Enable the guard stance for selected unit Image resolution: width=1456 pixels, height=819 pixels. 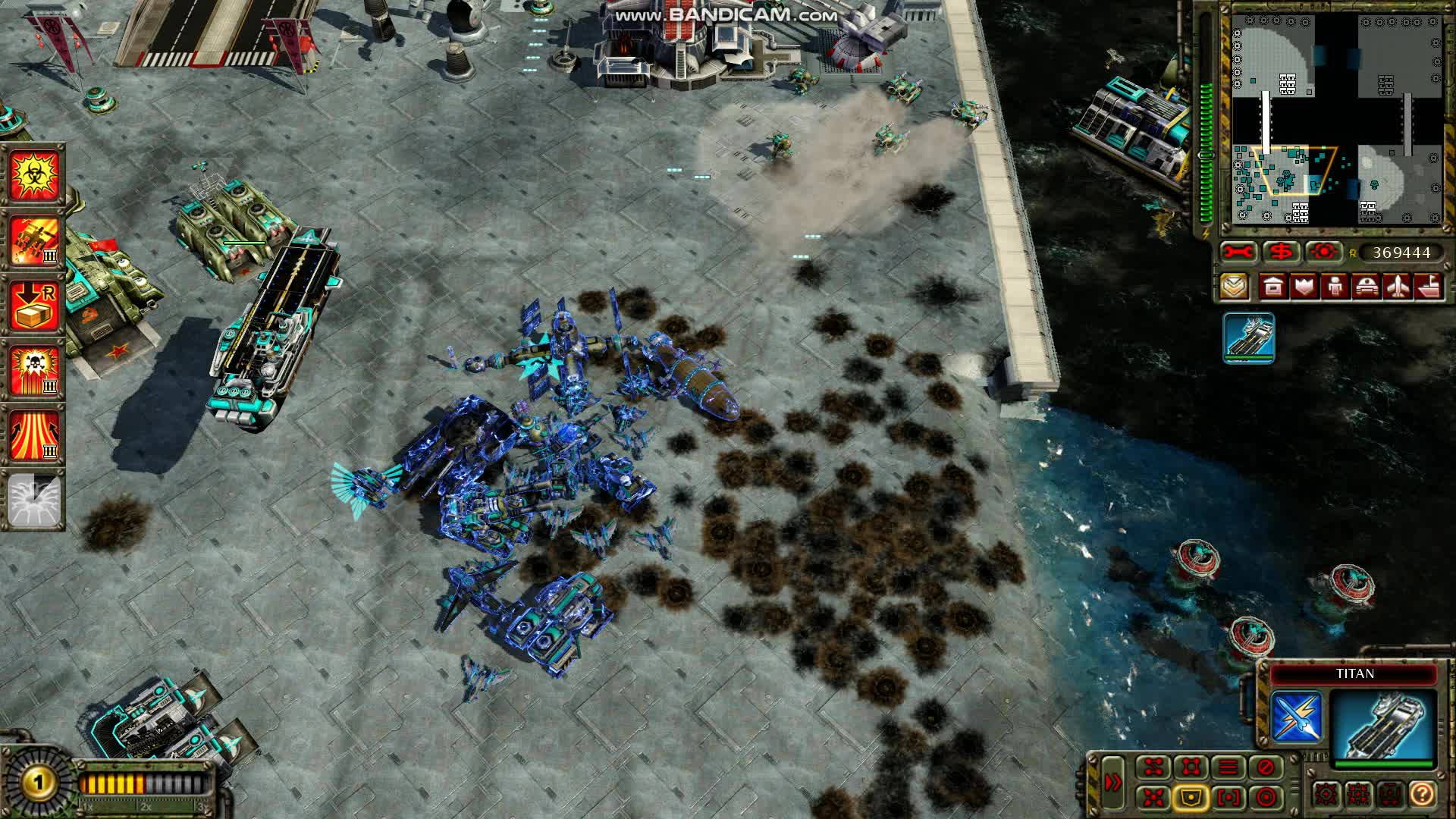point(1188,797)
